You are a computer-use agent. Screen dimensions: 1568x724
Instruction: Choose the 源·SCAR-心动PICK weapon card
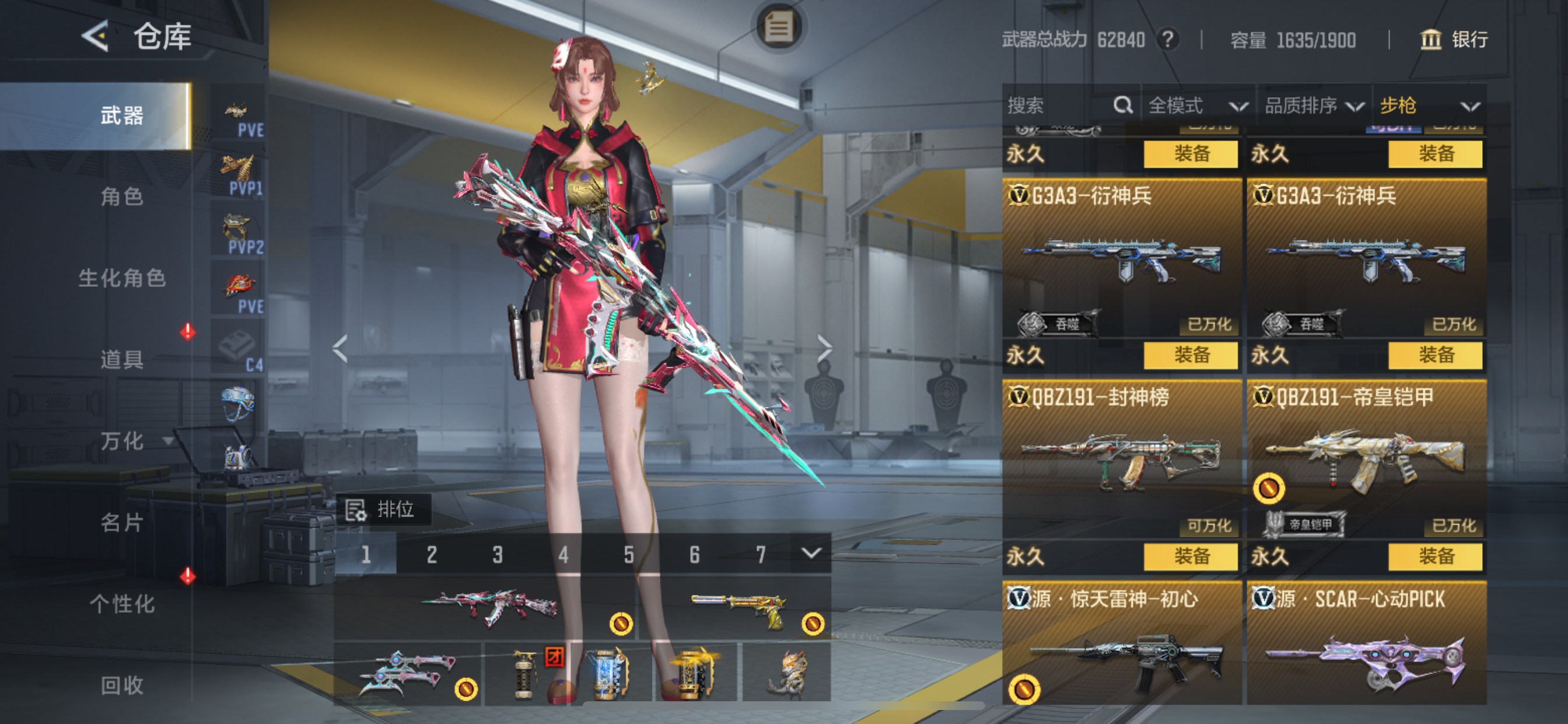pos(1366,645)
